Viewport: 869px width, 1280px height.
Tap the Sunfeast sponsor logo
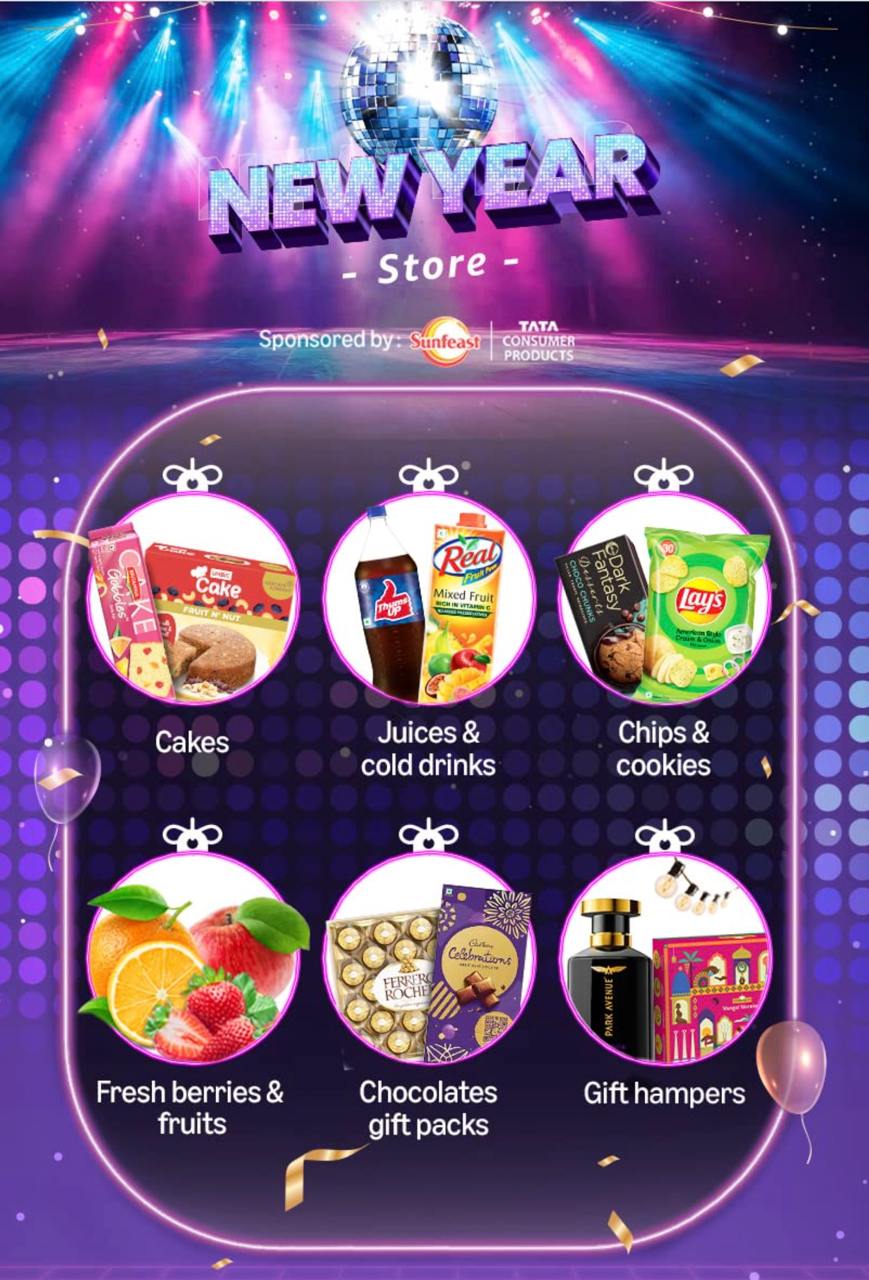click(x=445, y=340)
